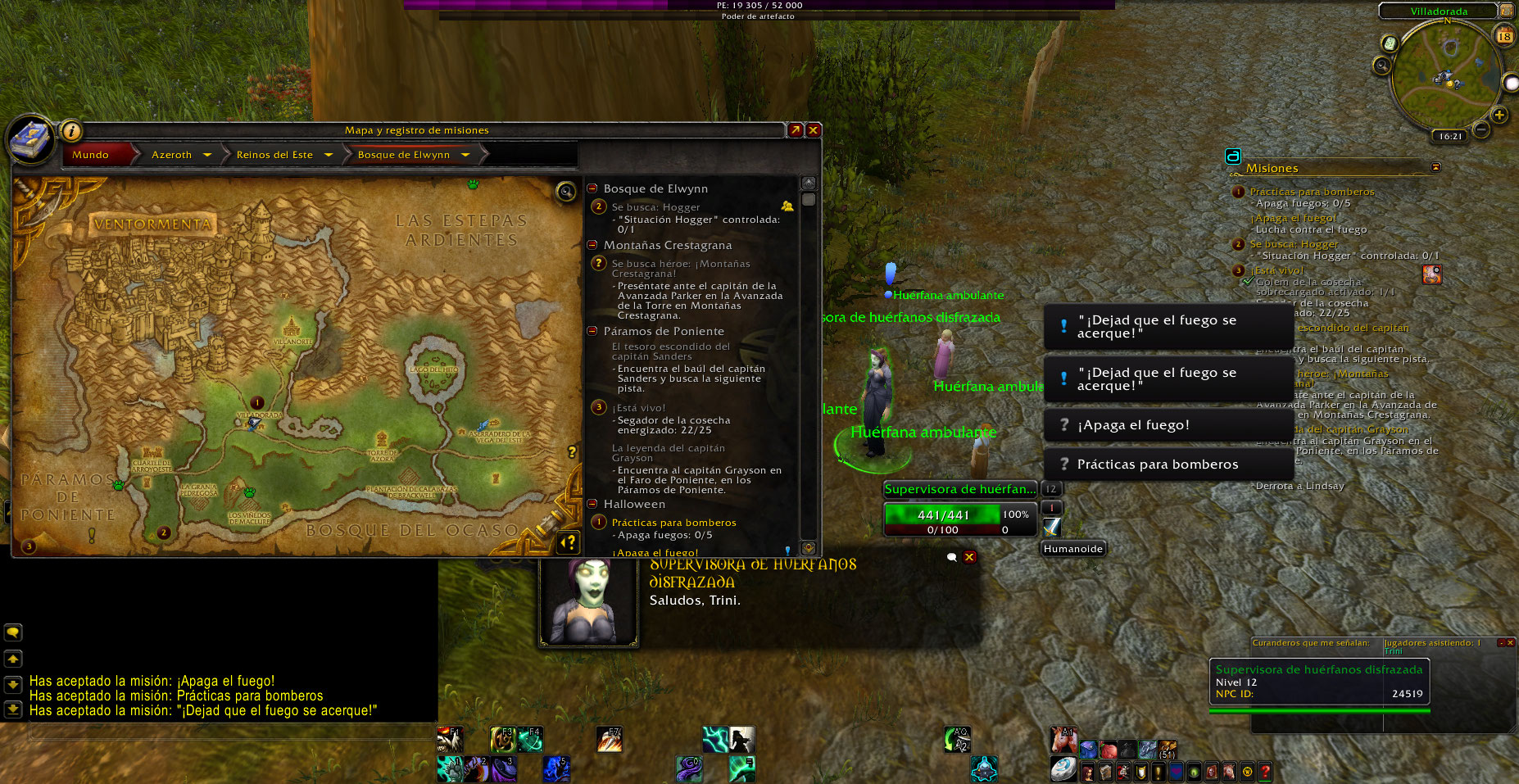This screenshot has width=1519, height=784.
Task: Collapse the Montañas Crestagrana quest header
Action: pyautogui.click(x=592, y=245)
